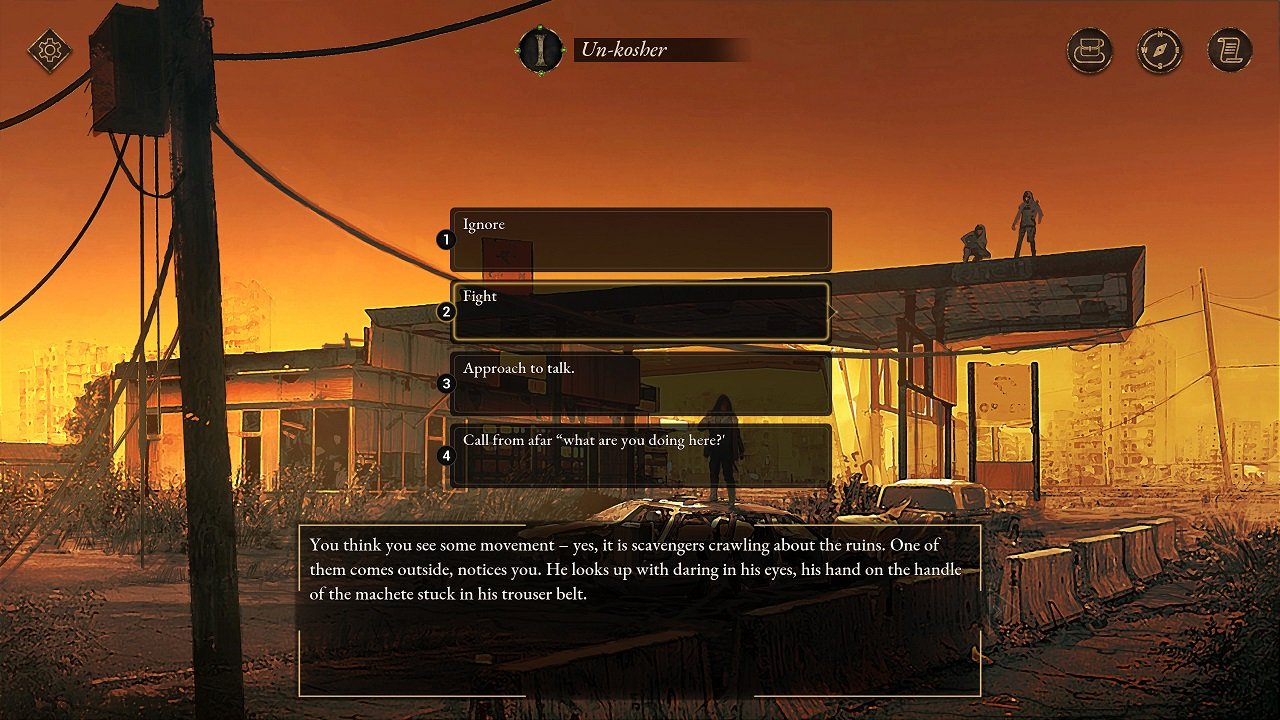
Task: Click the Un-kosher chapter emblem
Action: pos(541,50)
